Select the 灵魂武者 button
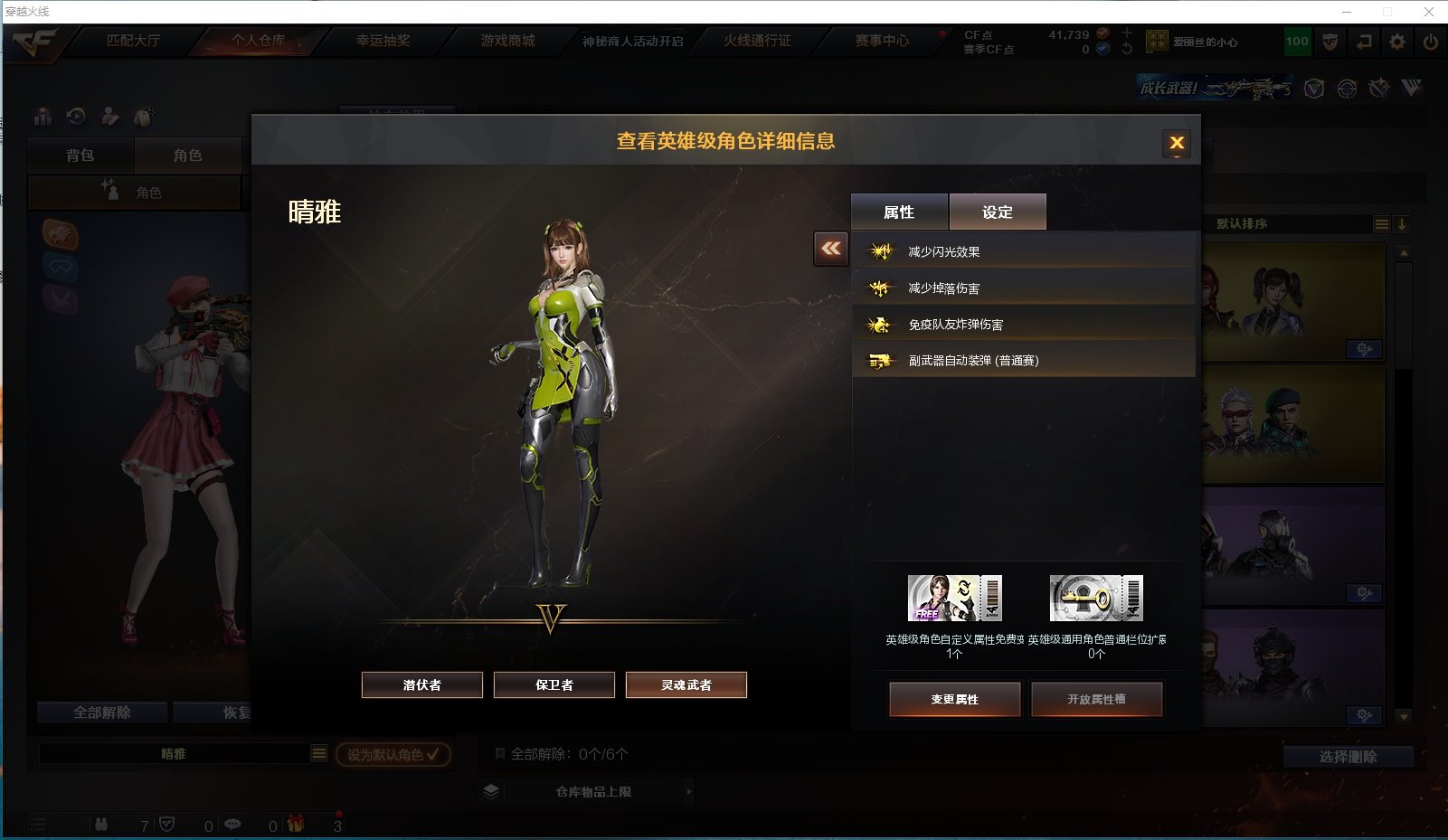The width and height of the screenshot is (1448, 840). 686,684
